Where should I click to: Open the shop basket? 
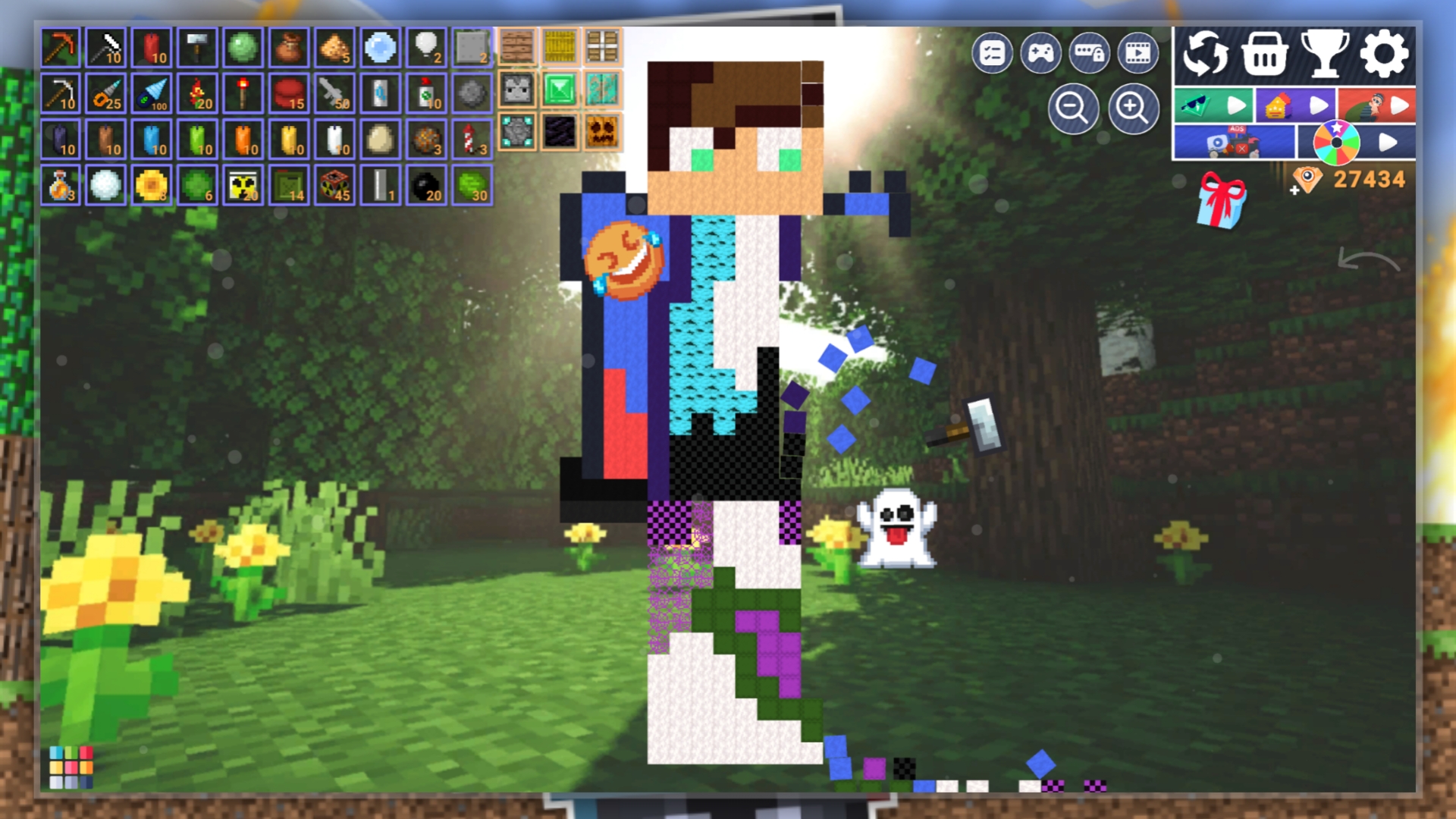[x=1266, y=53]
